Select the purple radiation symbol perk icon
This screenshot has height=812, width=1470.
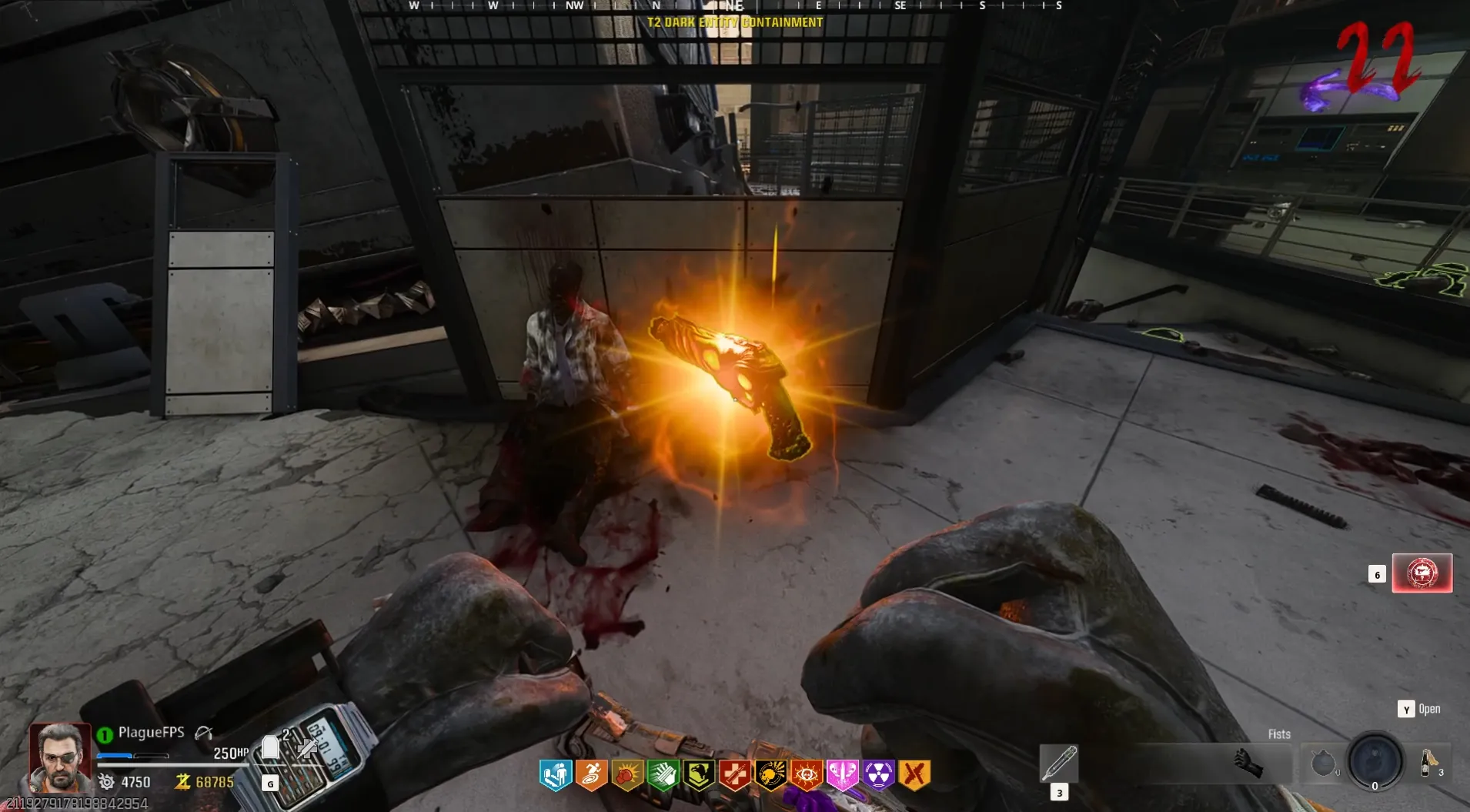(878, 775)
